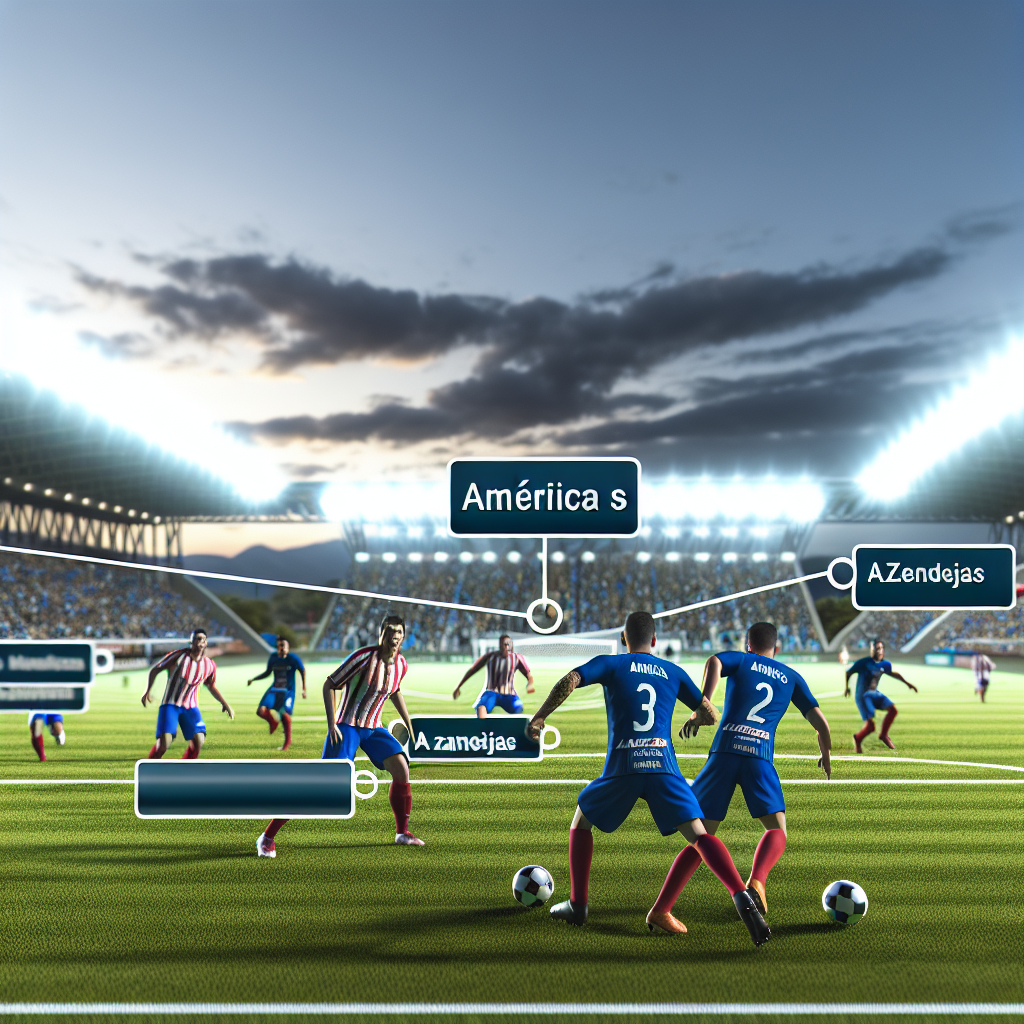The width and height of the screenshot is (1024, 1024).
Task: Click the AZendejas tag beside the stands
Action: pyautogui.click(x=933, y=576)
